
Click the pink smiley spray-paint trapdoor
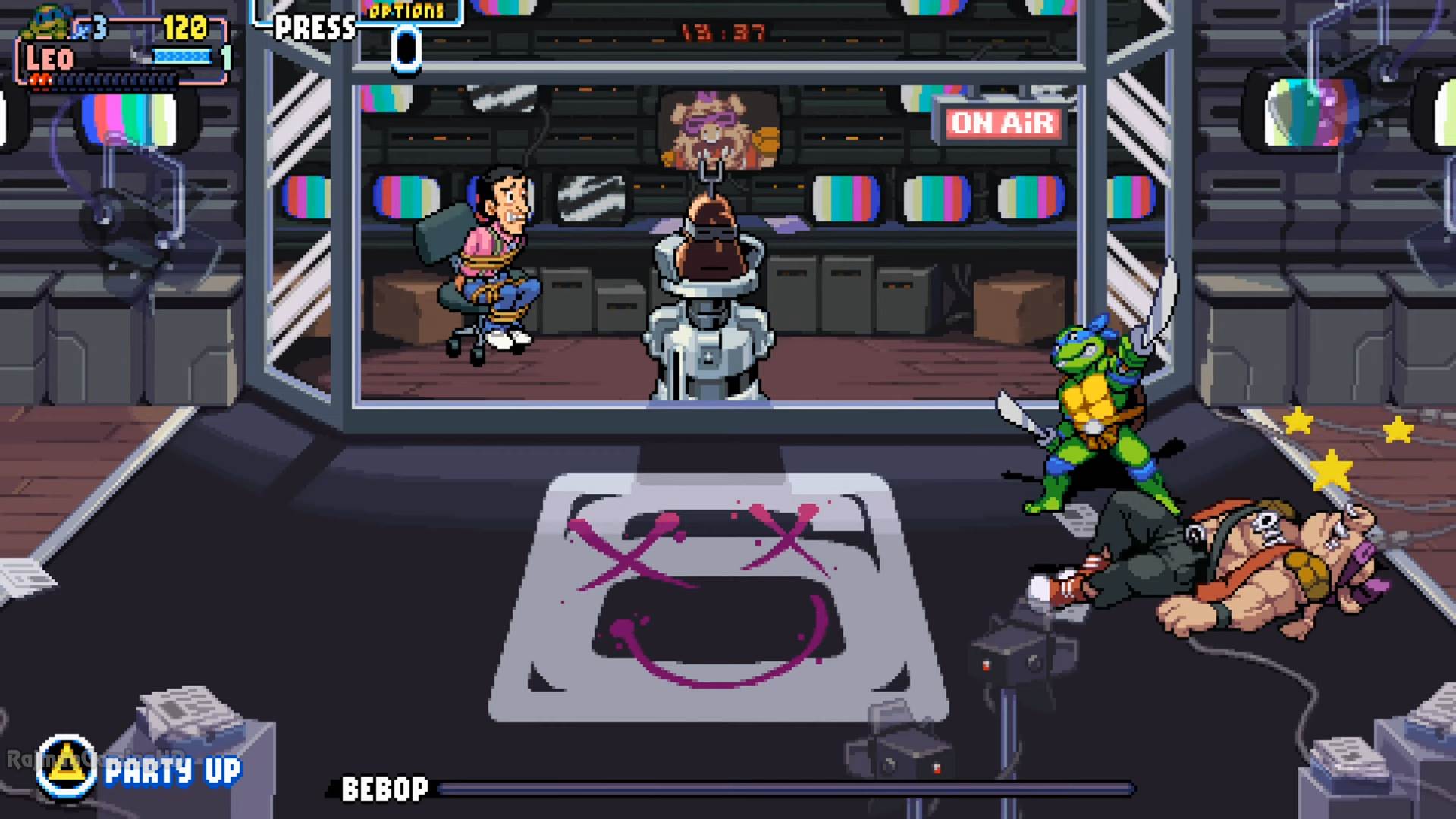pyautogui.click(x=717, y=599)
